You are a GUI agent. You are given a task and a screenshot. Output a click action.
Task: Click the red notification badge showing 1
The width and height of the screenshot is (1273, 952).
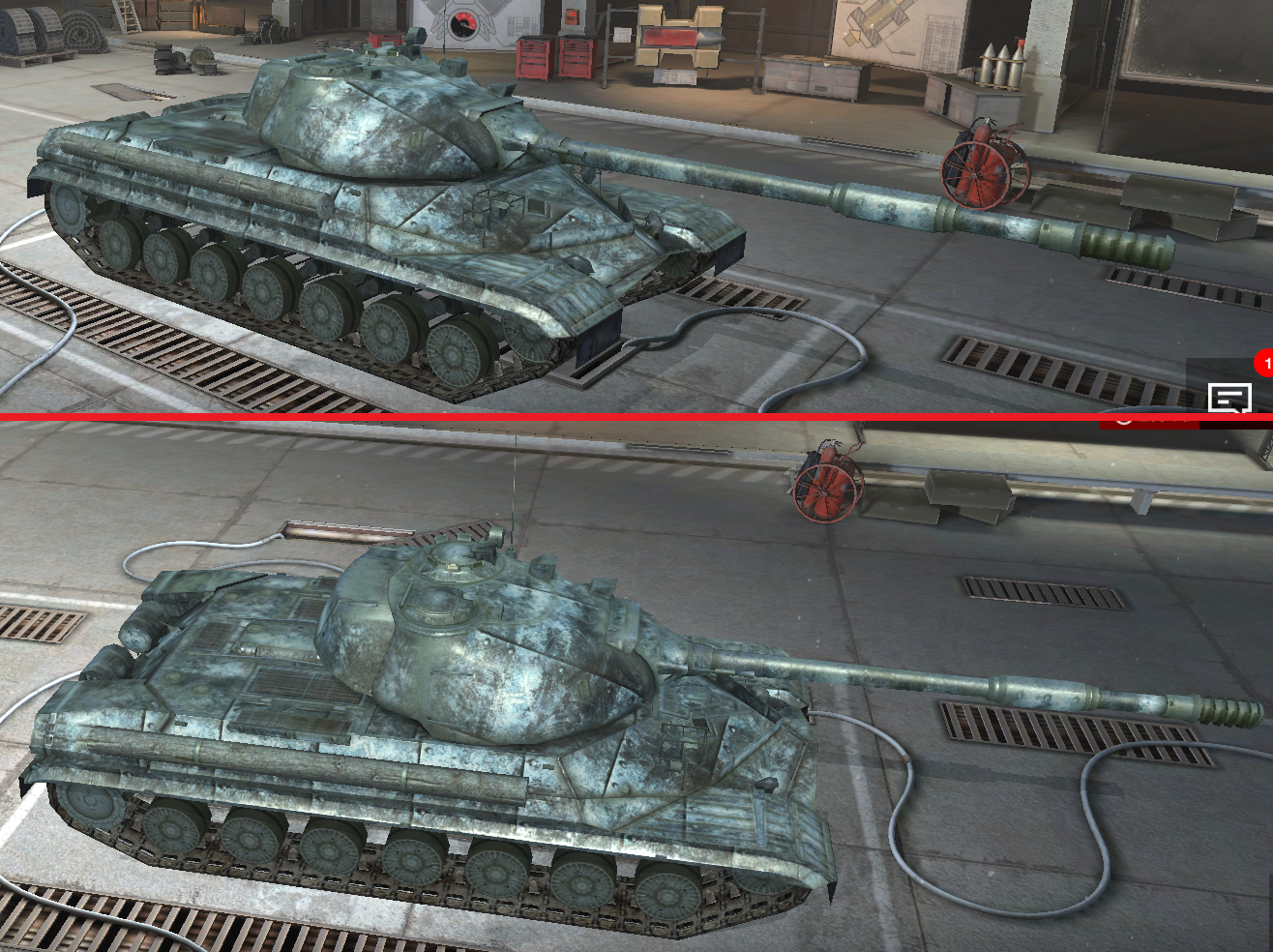coord(1265,362)
